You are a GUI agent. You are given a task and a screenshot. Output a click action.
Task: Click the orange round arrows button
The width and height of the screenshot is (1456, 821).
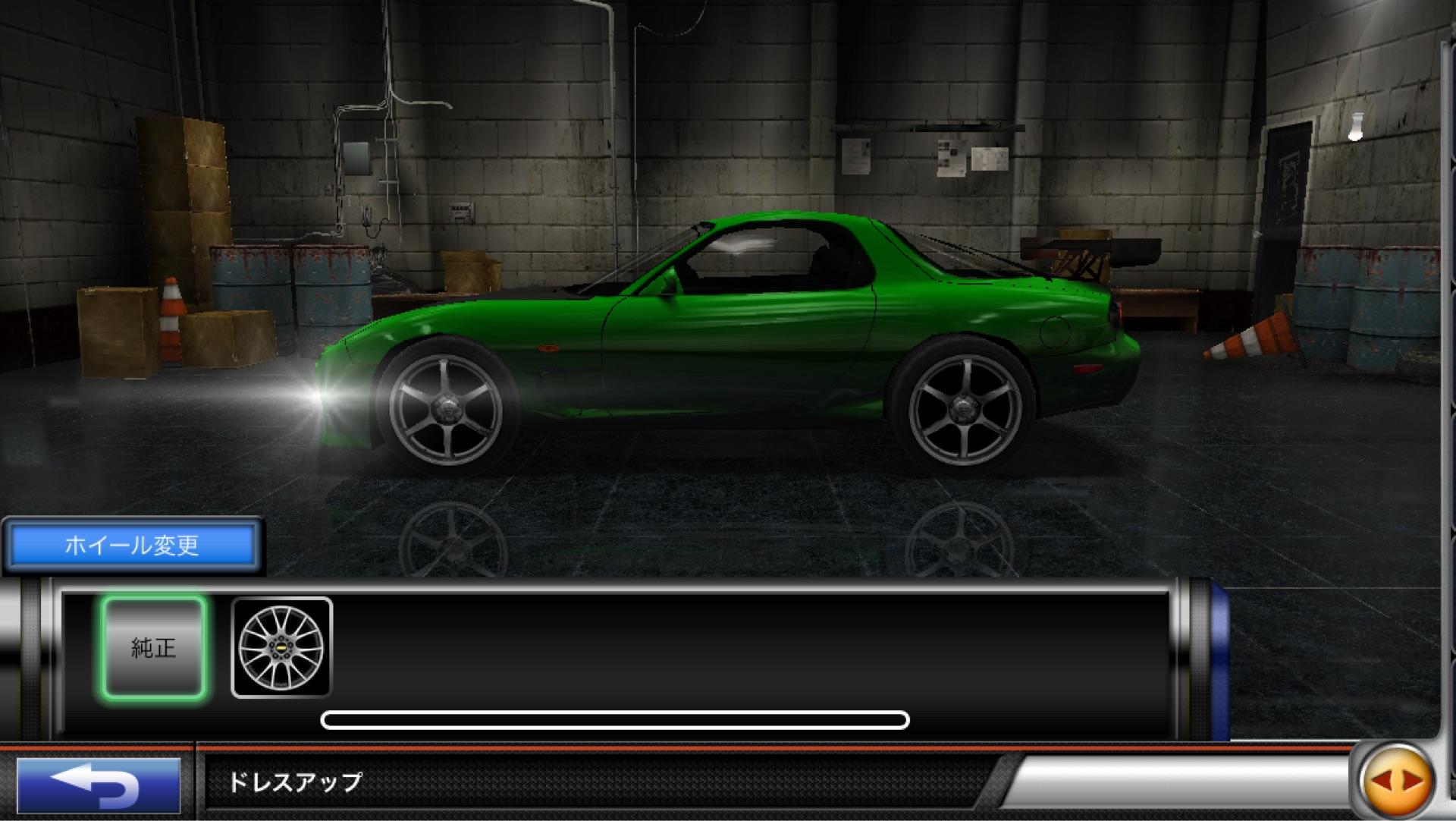1395,781
